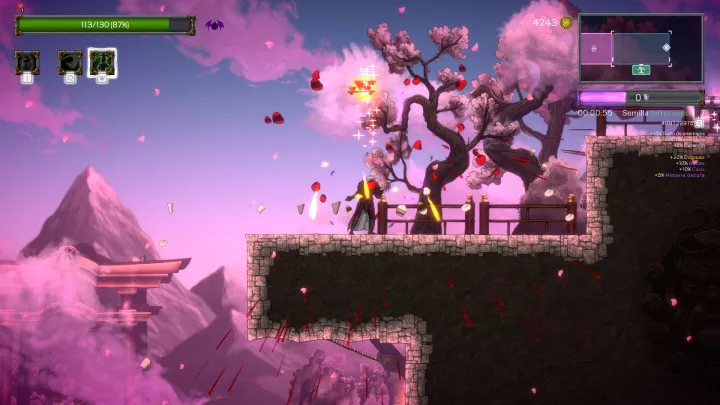Use the first dark ability slot
The height and width of the screenshot is (405, 720).
coord(27,63)
